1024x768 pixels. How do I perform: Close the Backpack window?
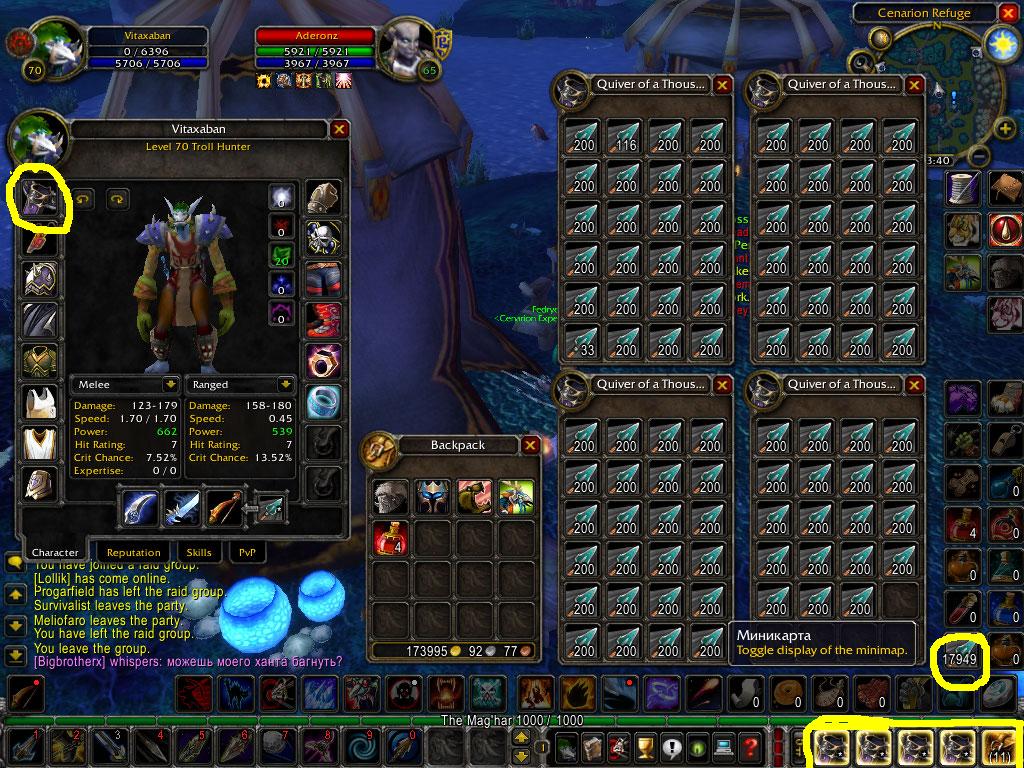point(530,445)
